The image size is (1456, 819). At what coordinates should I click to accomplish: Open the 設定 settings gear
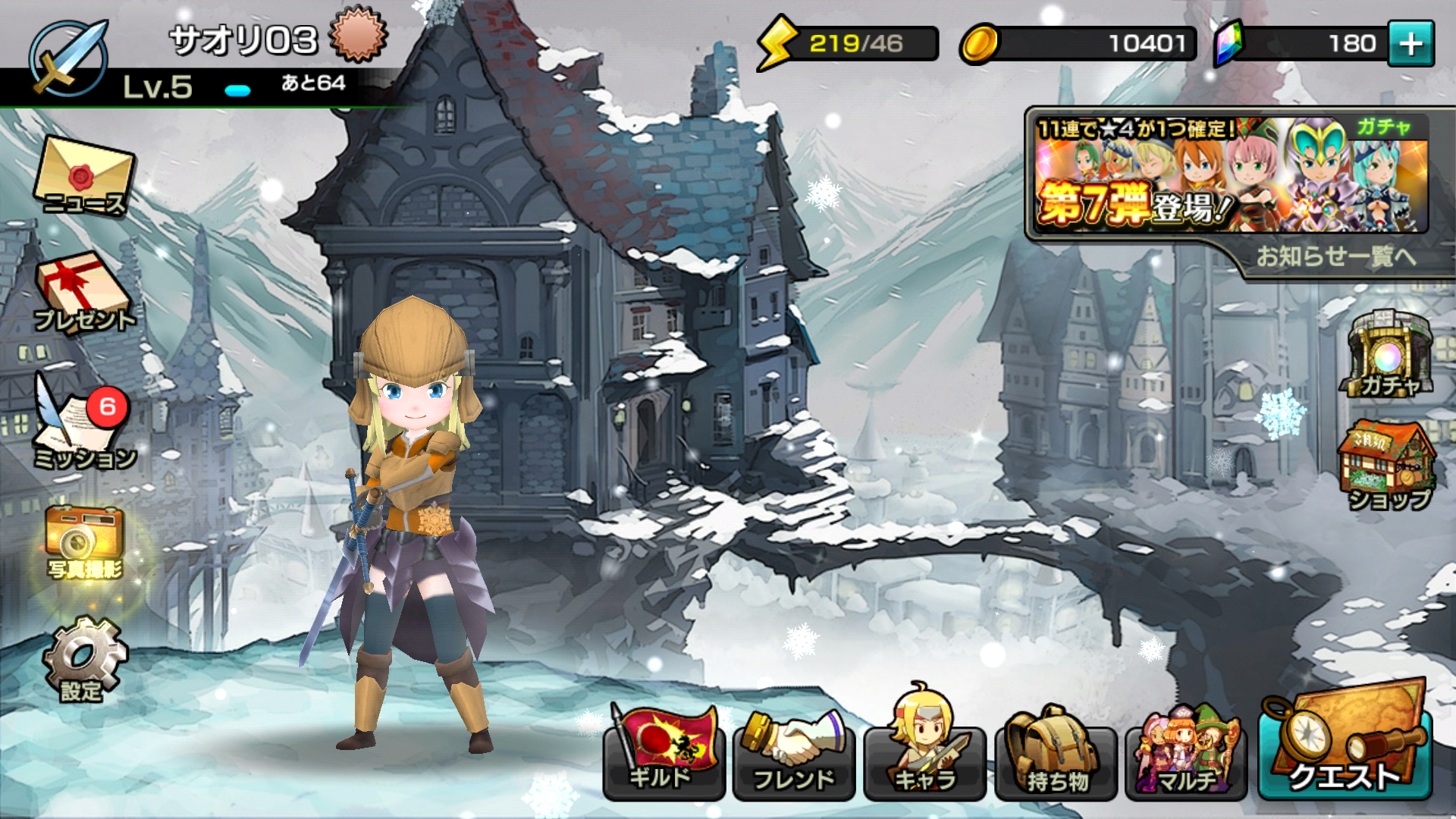[x=83, y=660]
